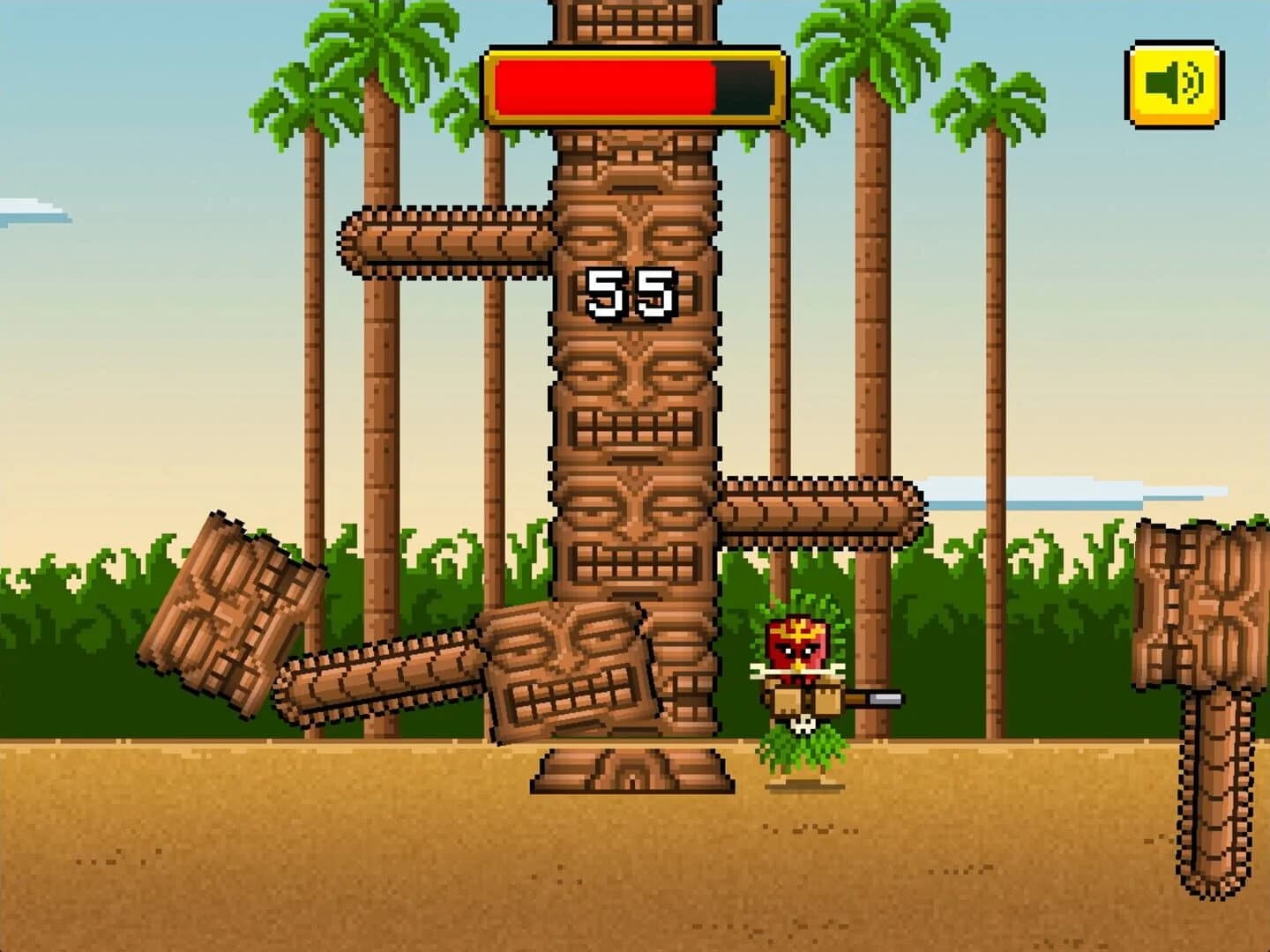Toggle audio off using the top-right button
The height and width of the screenshot is (952, 1270).
coord(1172,84)
